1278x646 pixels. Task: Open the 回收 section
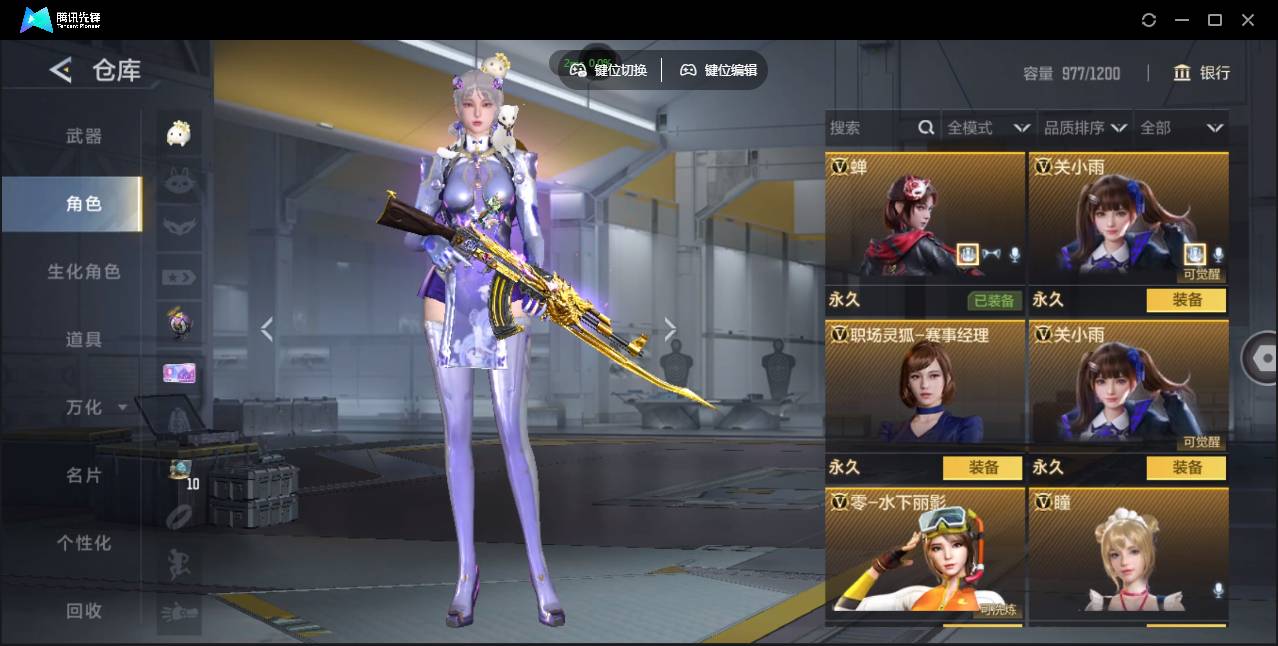(84, 611)
